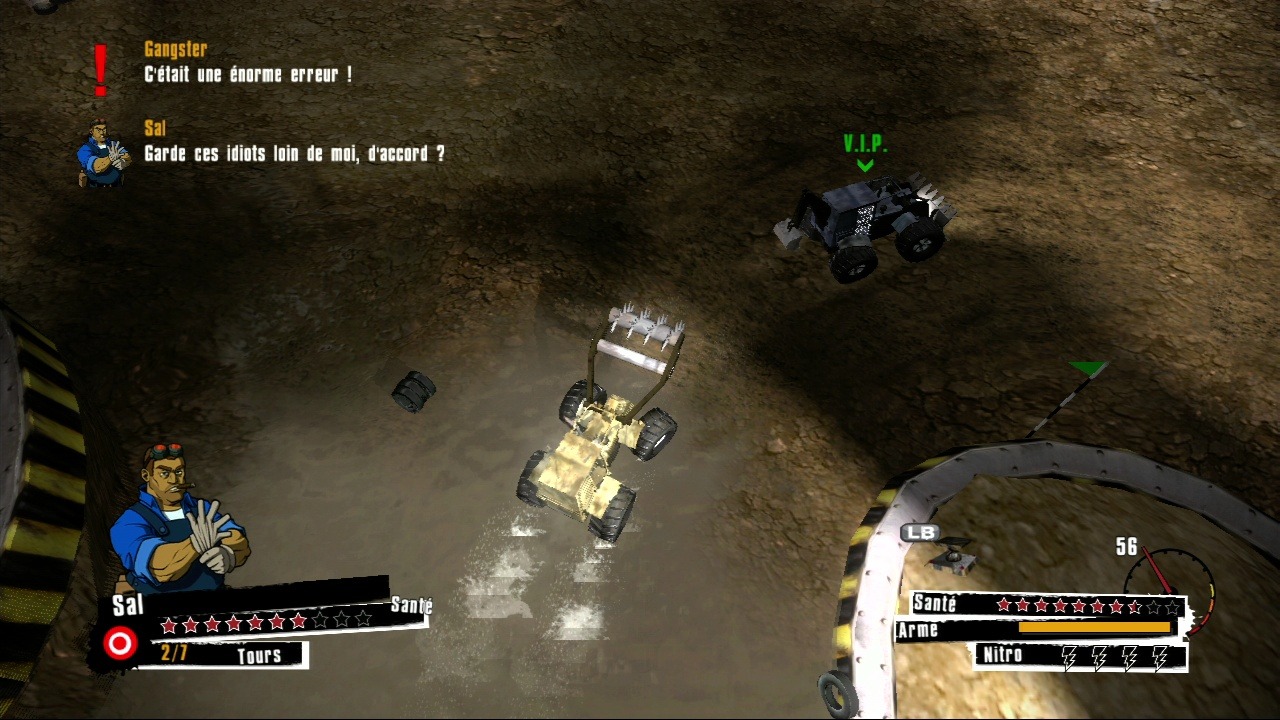Adjust the orange Arme charge bar
Screen dimensions: 1280x720
[1095, 629]
